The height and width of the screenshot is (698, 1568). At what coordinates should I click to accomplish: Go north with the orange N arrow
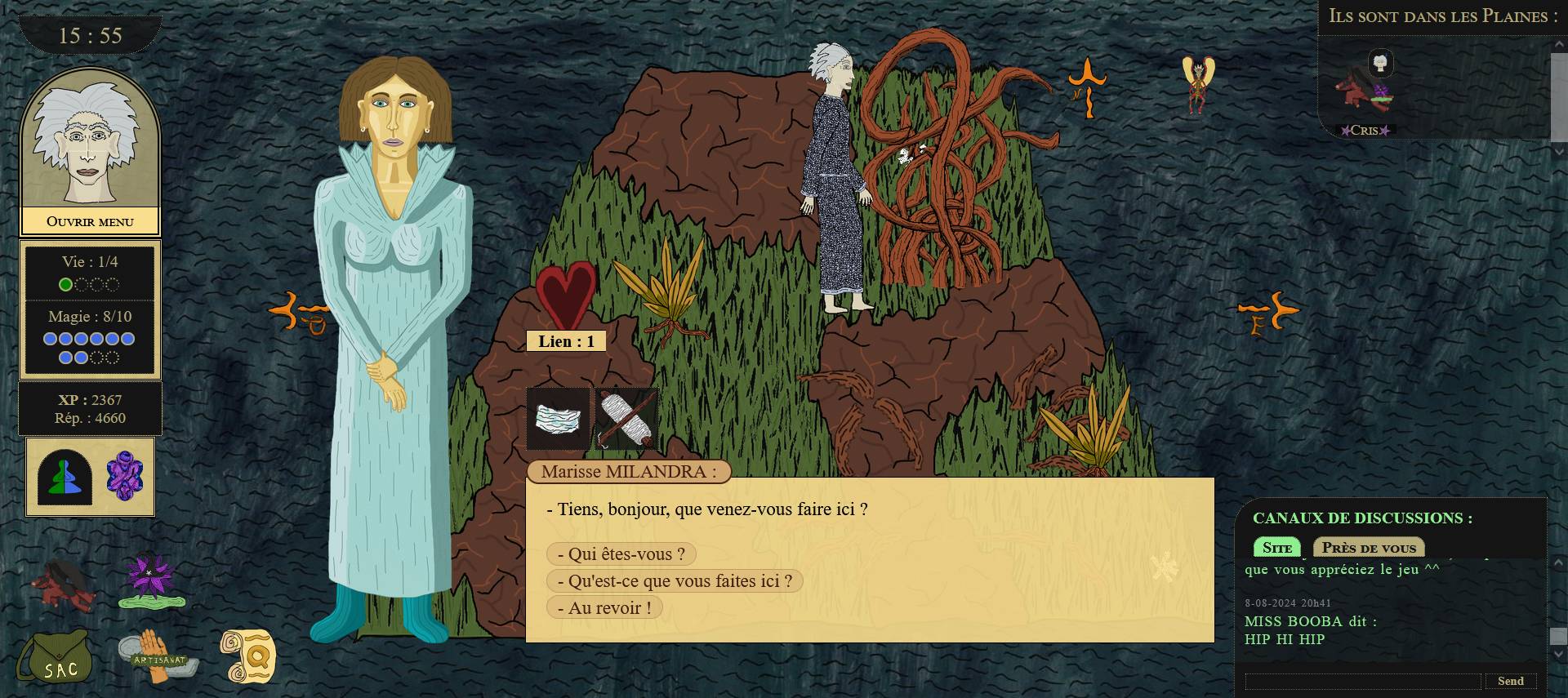[1087, 84]
